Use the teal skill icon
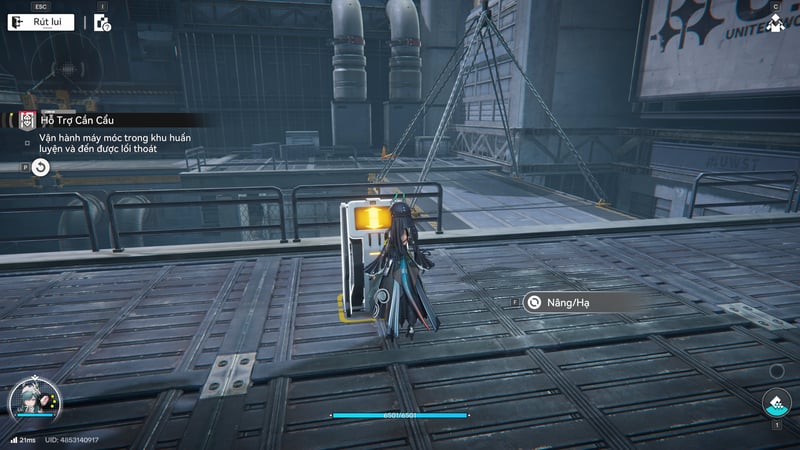 click(776, 403)
